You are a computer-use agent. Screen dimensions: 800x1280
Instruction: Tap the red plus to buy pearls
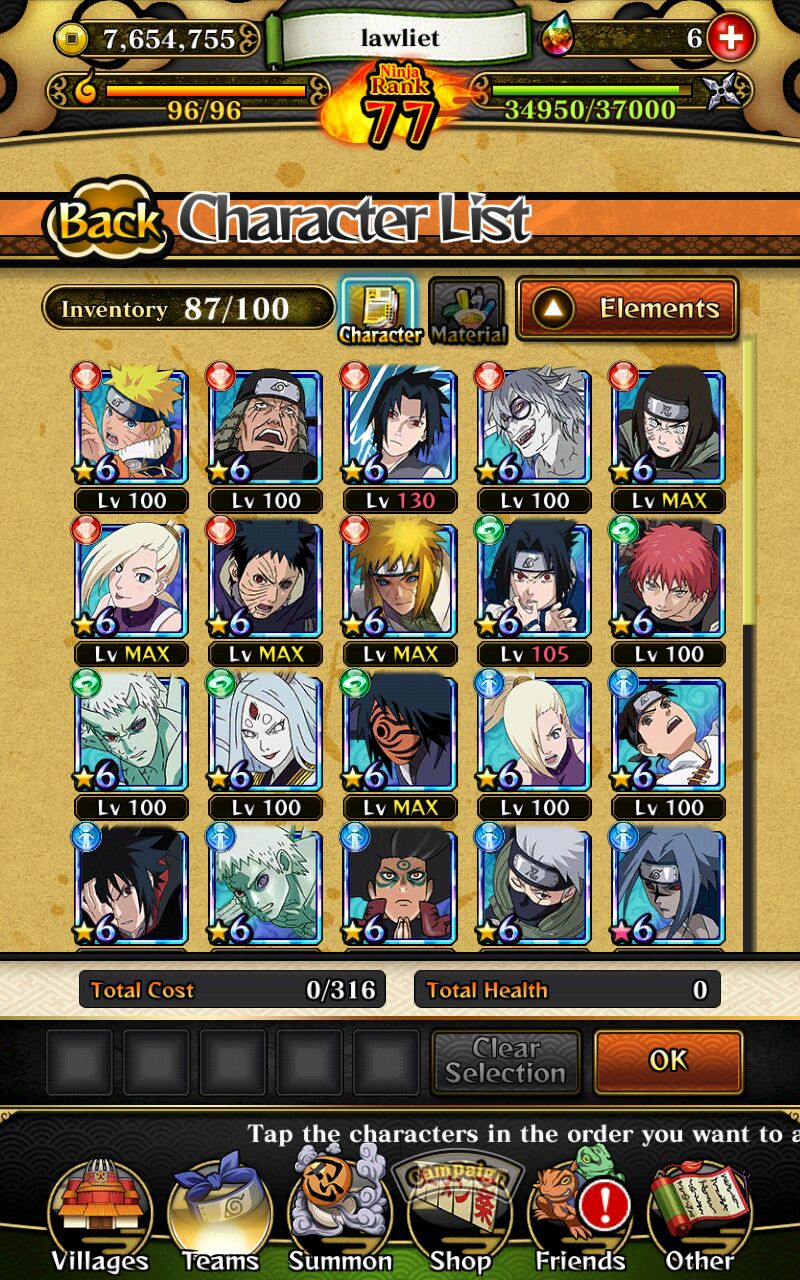click(731, 39)
